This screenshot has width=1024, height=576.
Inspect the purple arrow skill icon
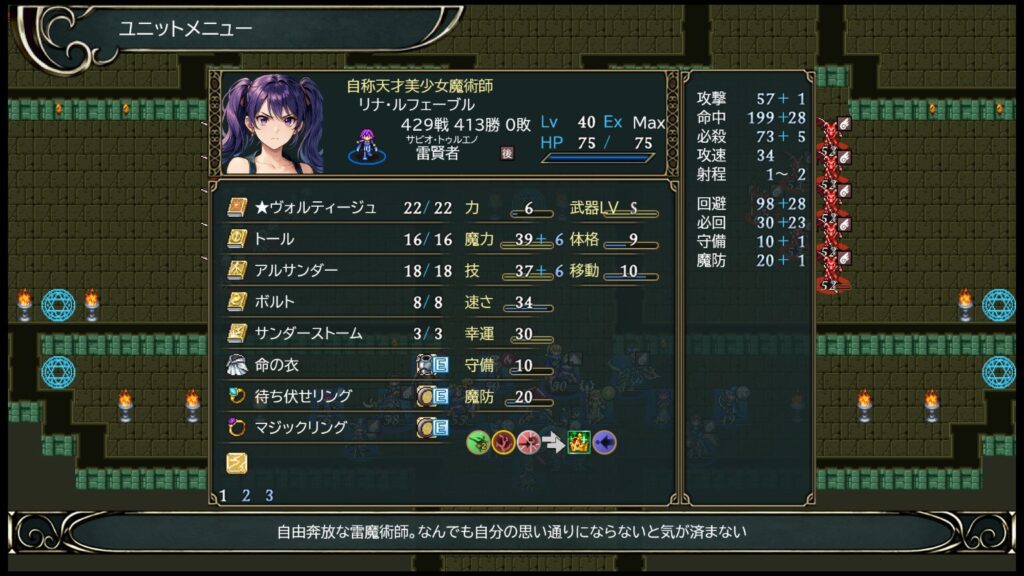point(605,442)
